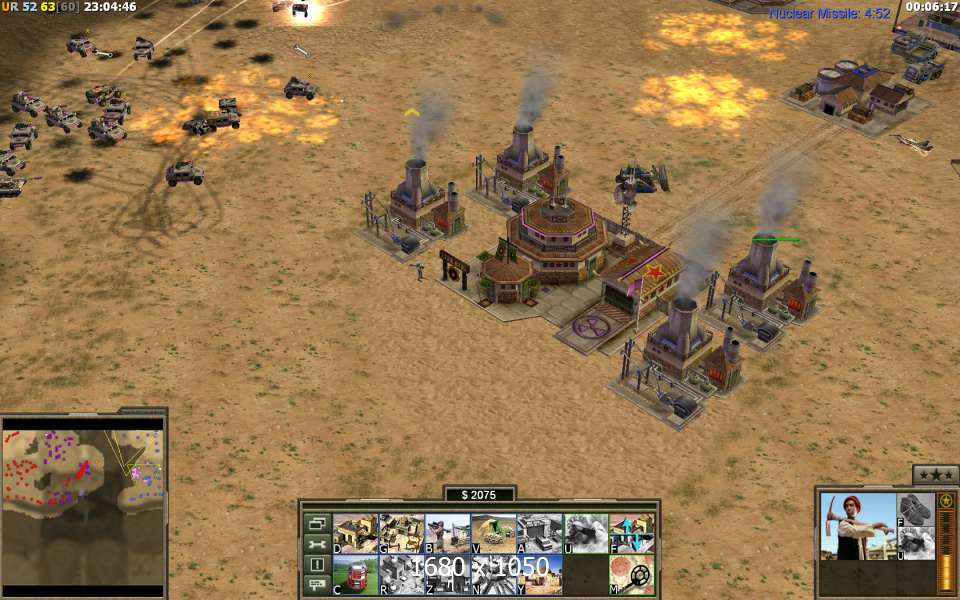Activate the mine detector icon labeled M
This screenshot has width=960, height=600.
632,575
